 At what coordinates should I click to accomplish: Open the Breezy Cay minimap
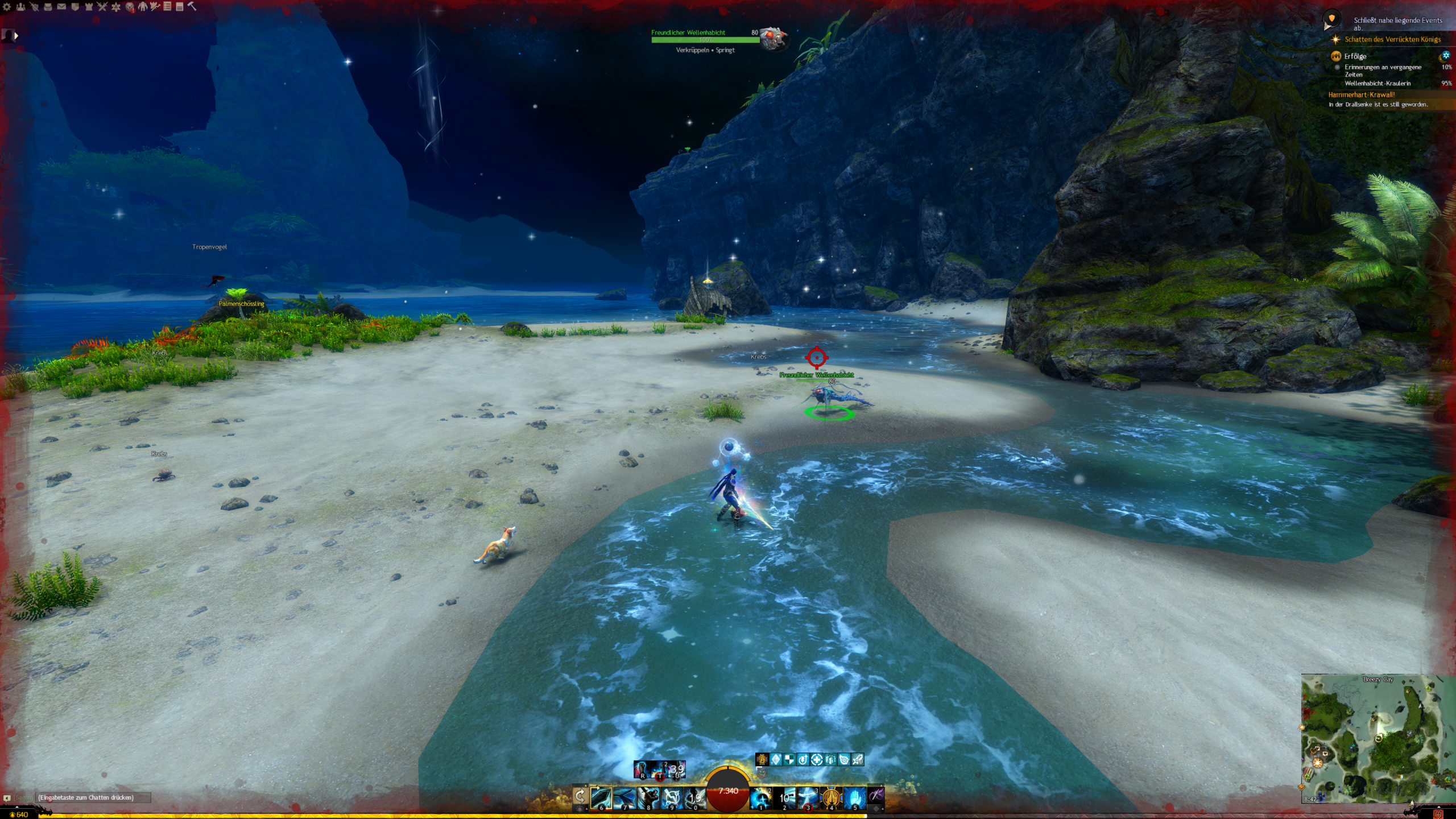[x=1376, y=739]
